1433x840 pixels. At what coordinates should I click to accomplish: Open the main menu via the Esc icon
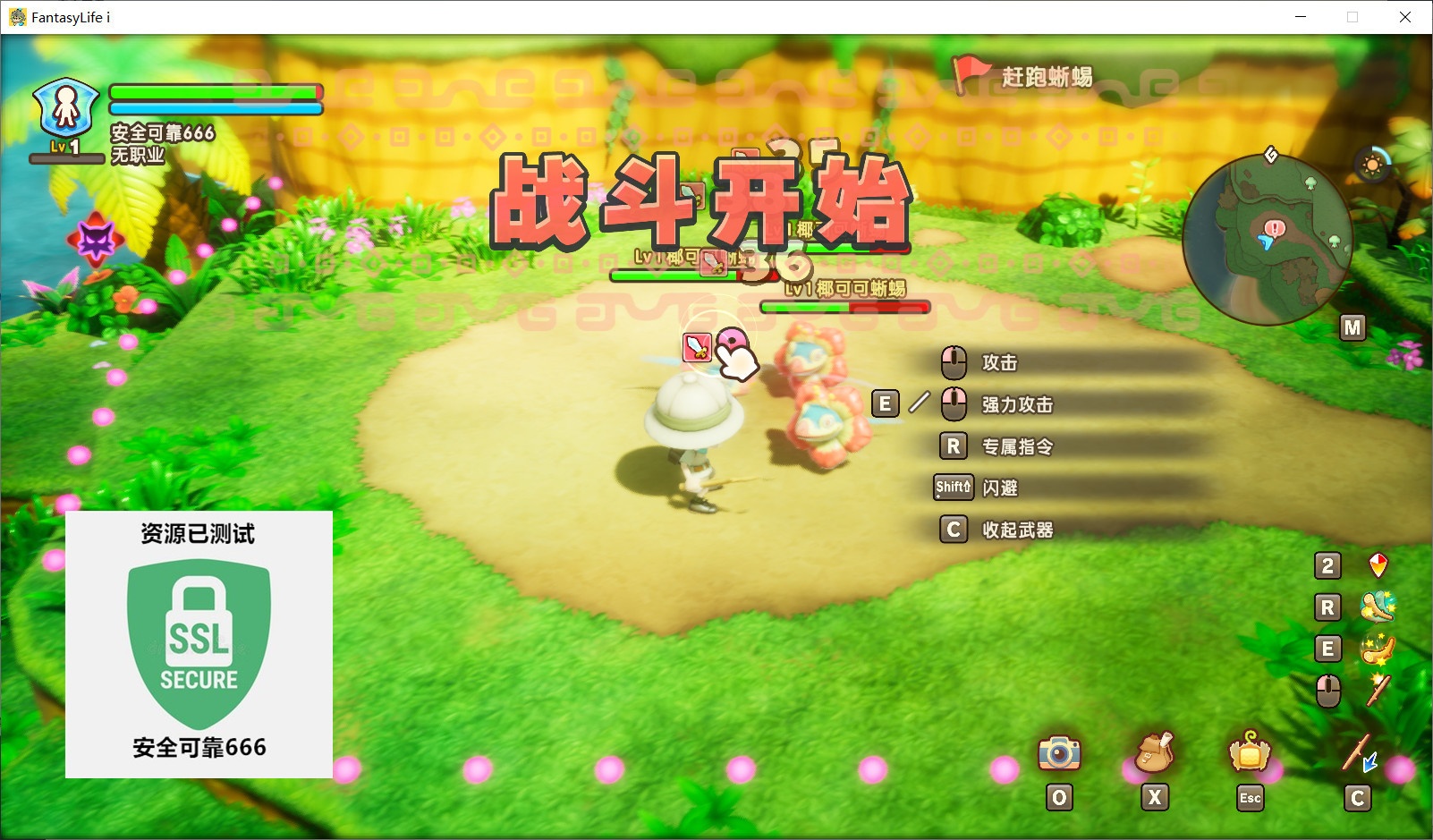click(1250, 754)
